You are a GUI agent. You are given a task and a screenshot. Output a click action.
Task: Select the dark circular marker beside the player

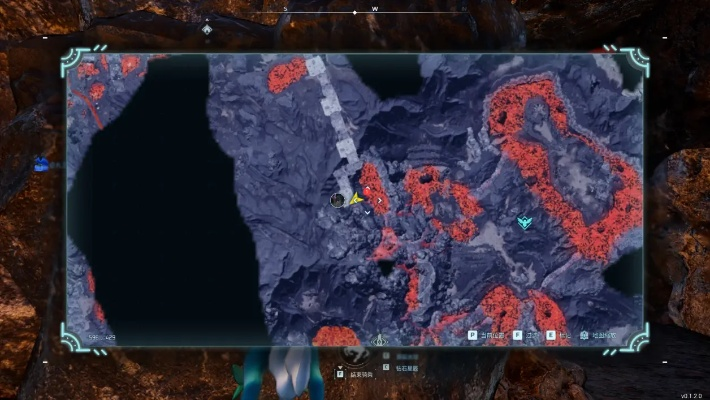tap(338, 200)
